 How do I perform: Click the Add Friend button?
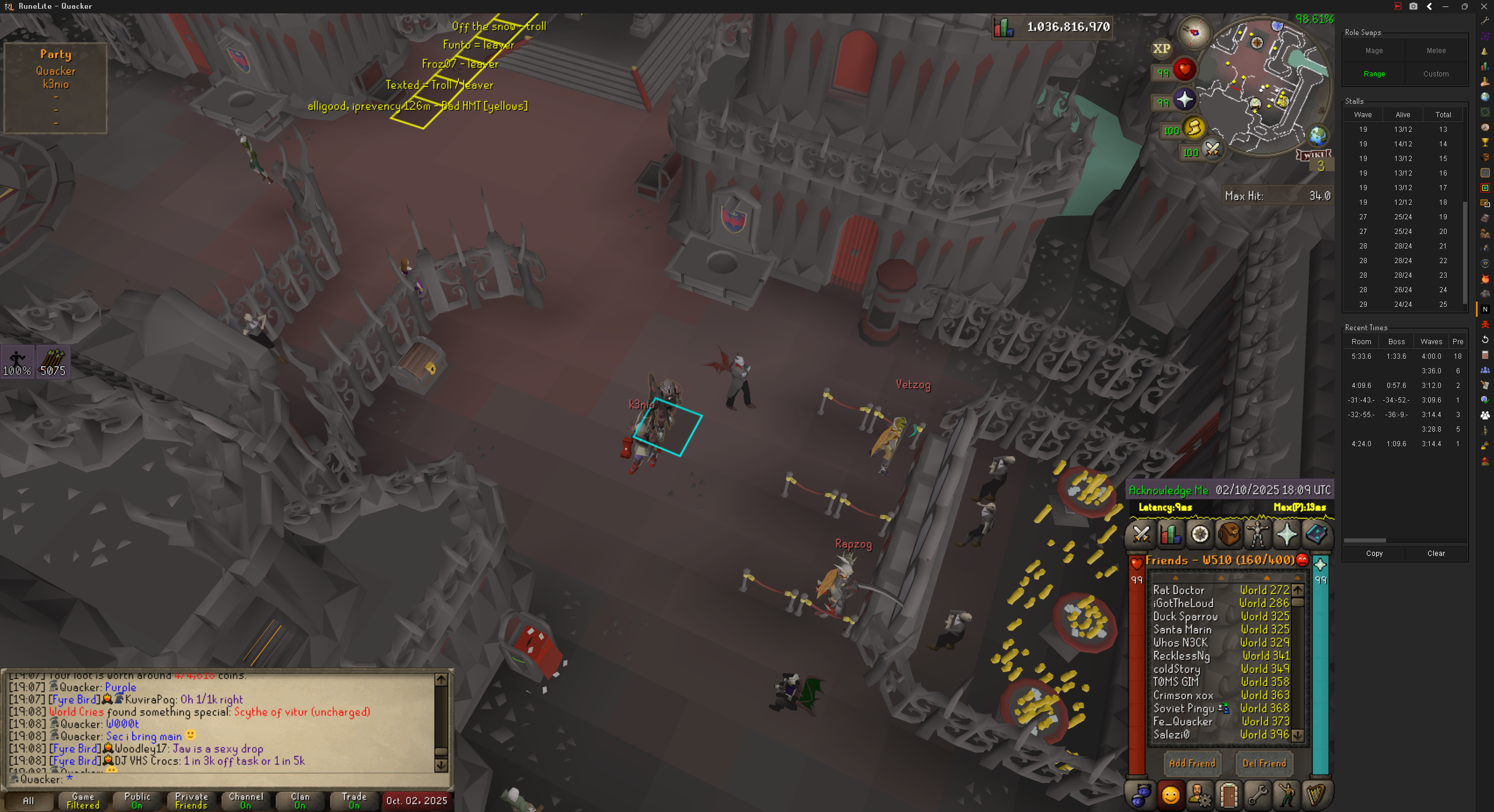tap(1192, 763)
